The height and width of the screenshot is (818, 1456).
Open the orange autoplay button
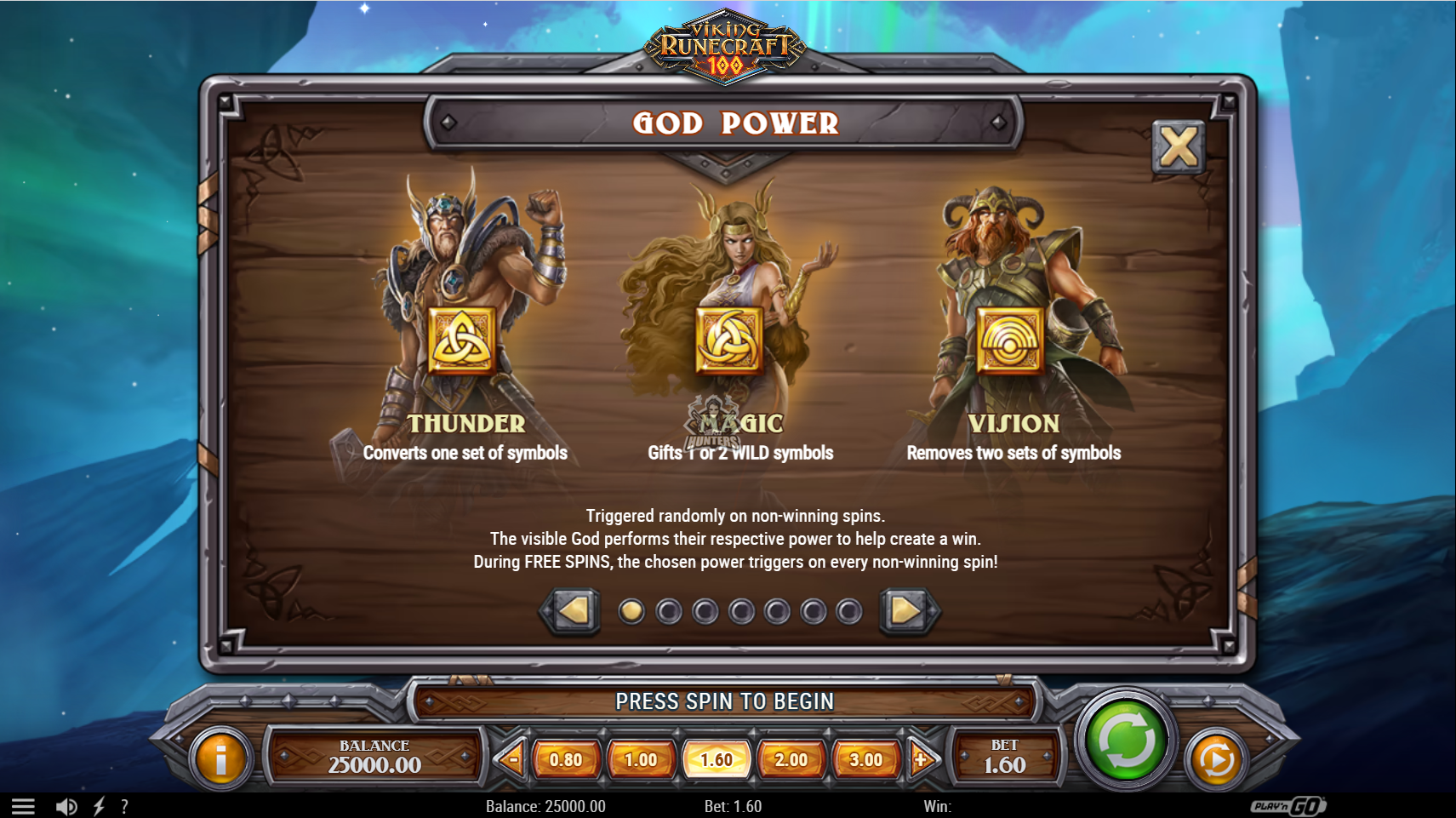pos(1217,759)
